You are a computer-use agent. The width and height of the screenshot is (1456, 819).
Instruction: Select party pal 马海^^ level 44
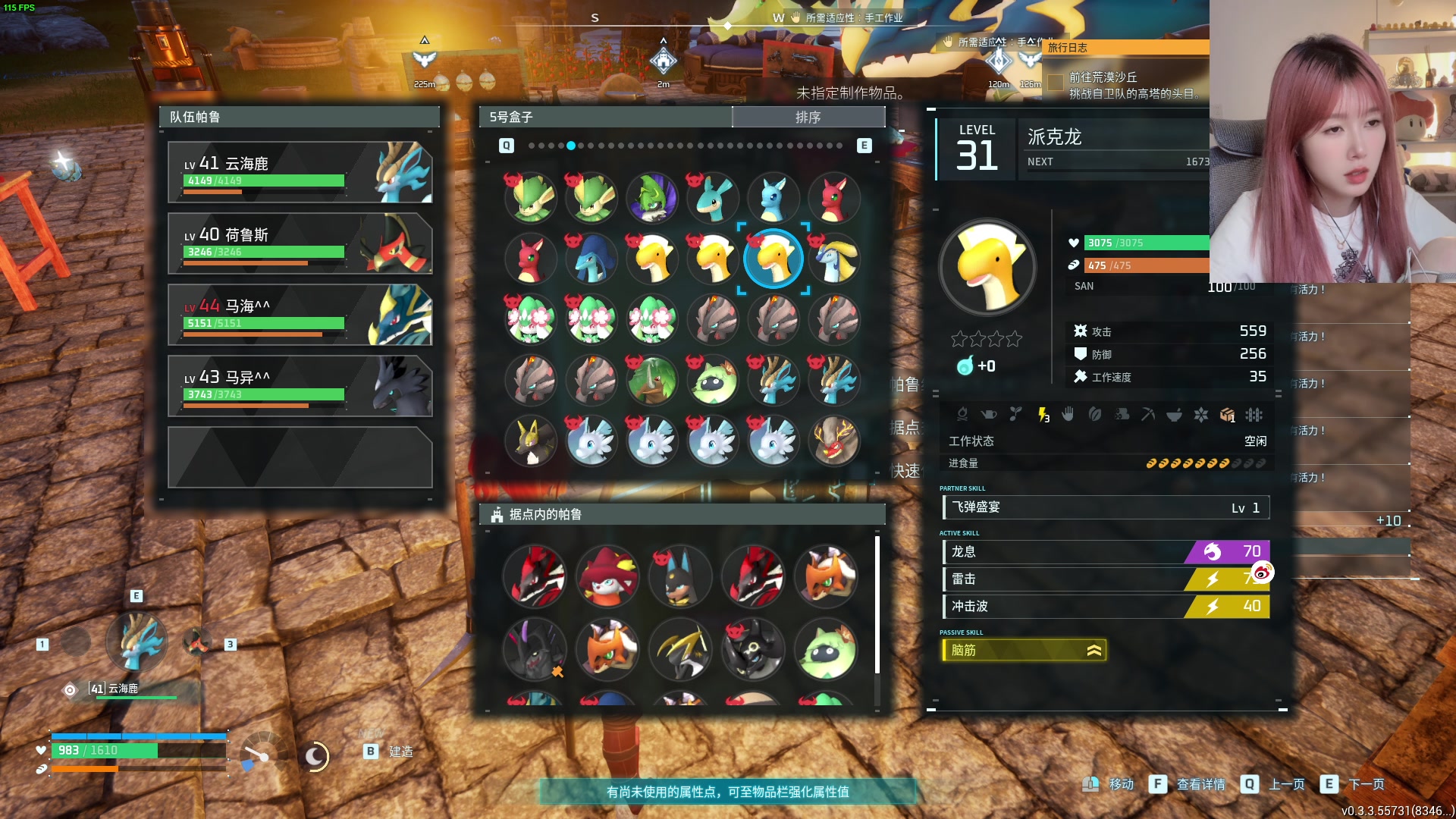coord(300,315)
